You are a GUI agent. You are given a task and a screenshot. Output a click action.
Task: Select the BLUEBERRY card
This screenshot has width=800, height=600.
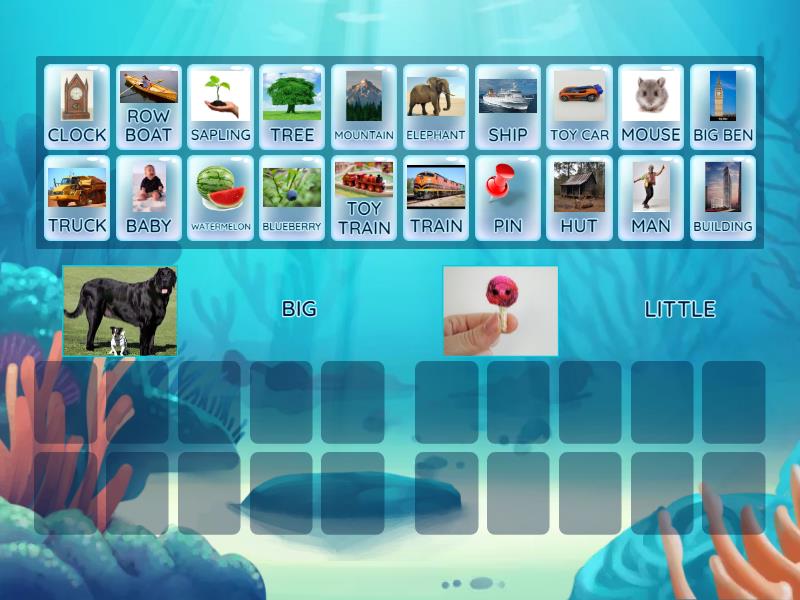292,198
